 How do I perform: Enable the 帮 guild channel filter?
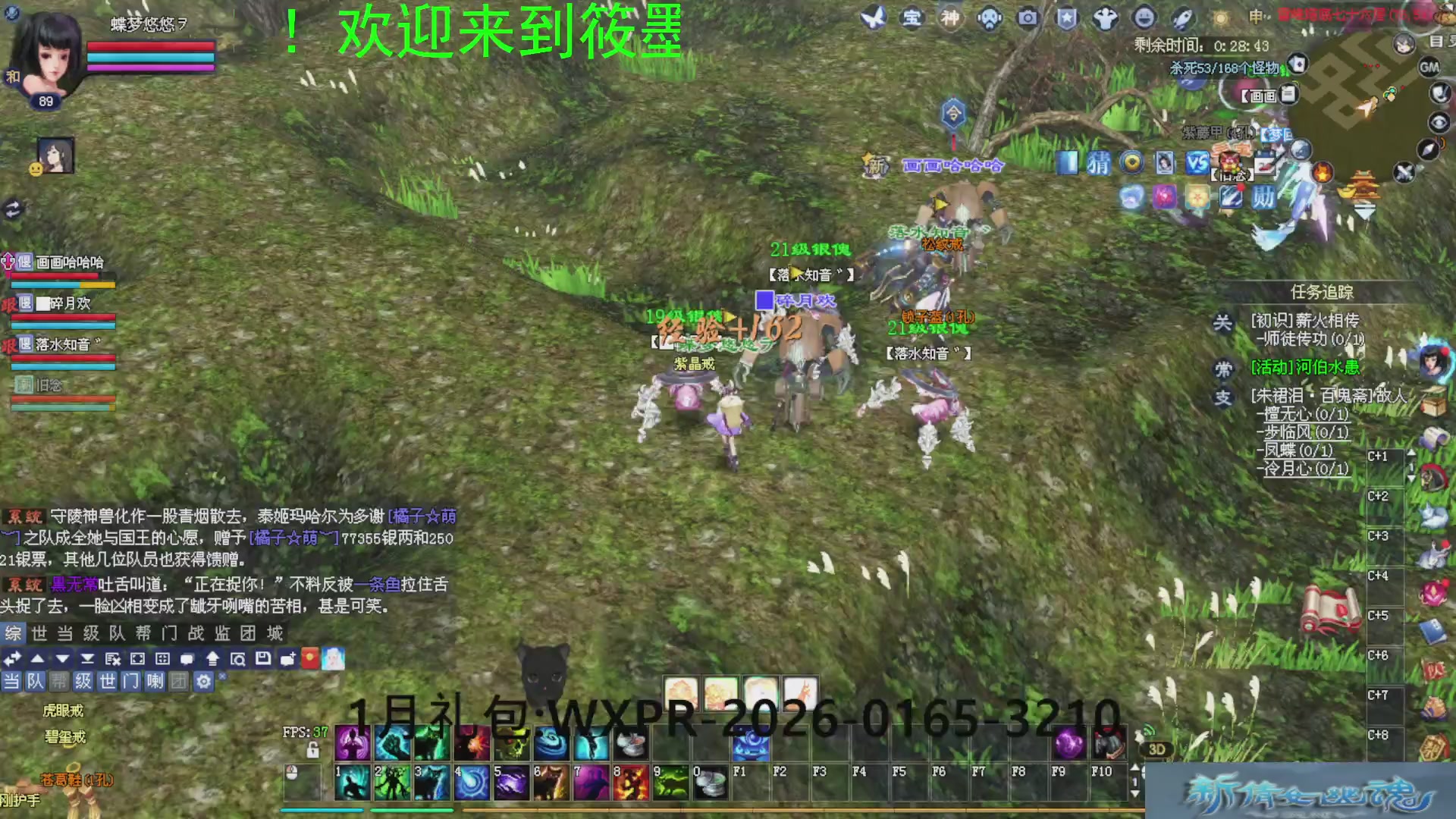click(58, 682)
